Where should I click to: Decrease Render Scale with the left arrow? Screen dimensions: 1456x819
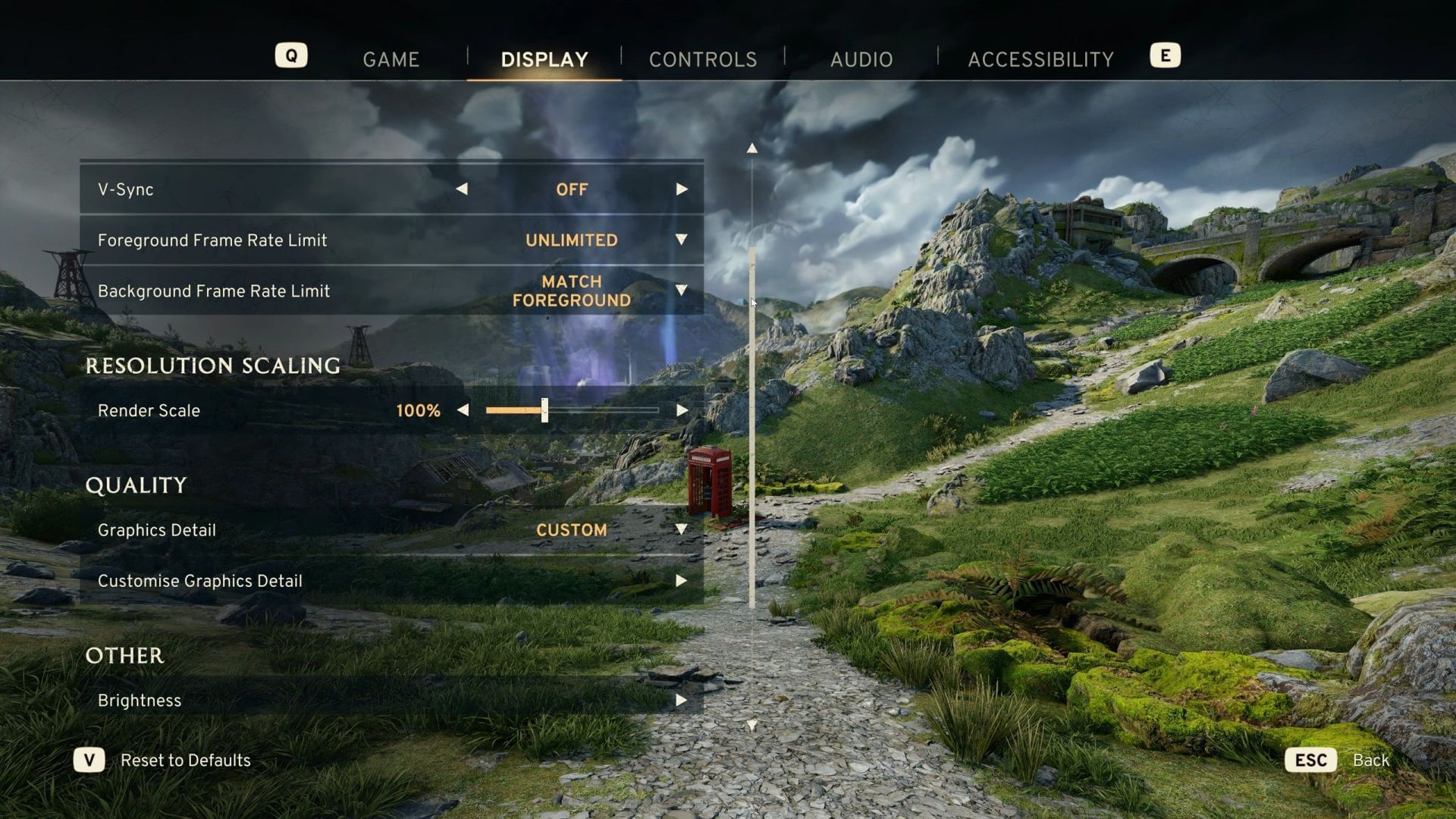[463, 410]
